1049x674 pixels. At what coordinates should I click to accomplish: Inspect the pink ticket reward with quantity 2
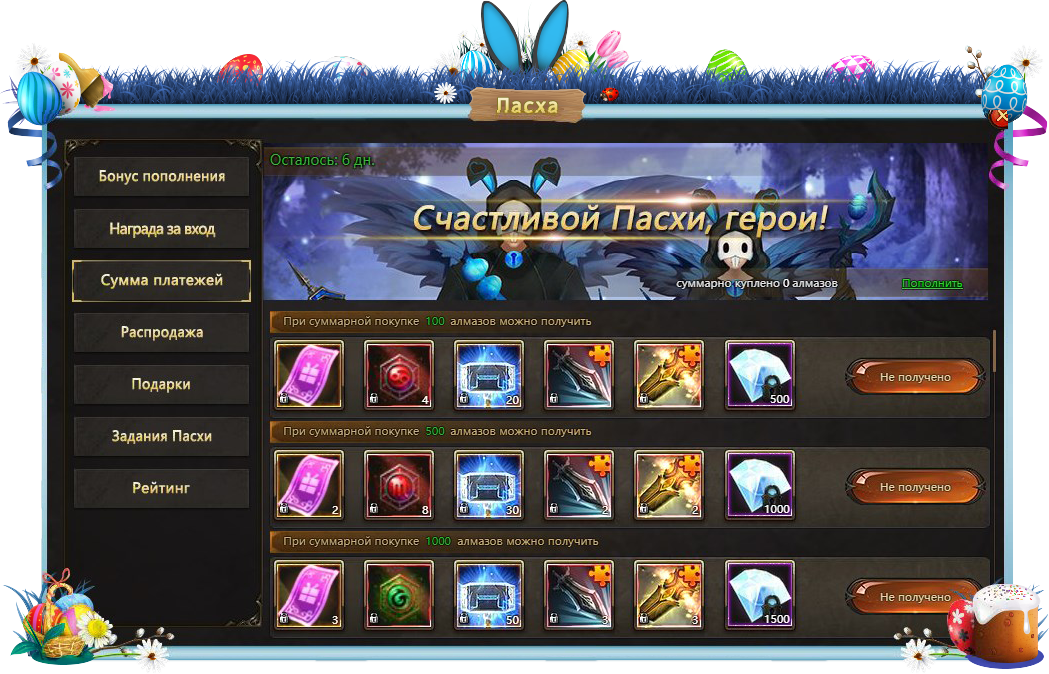click(x=309, y=486)
